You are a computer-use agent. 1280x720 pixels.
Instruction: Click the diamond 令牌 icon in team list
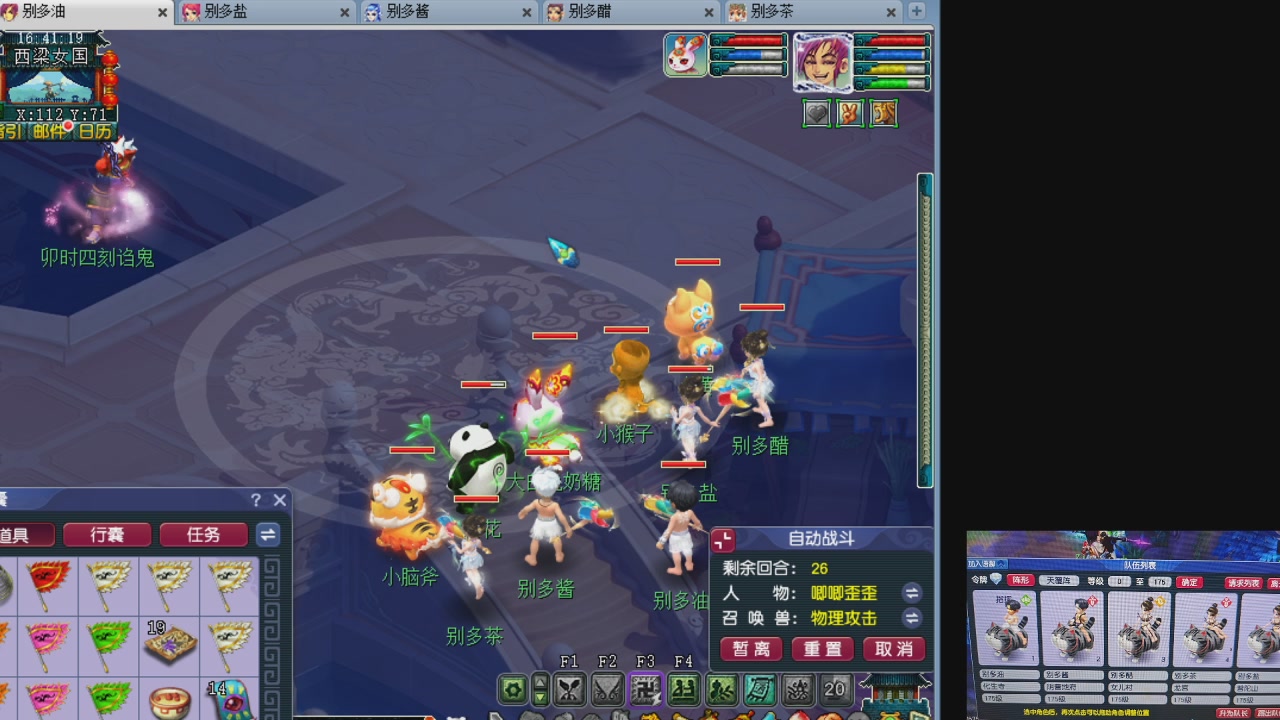(x=995, y=579)
